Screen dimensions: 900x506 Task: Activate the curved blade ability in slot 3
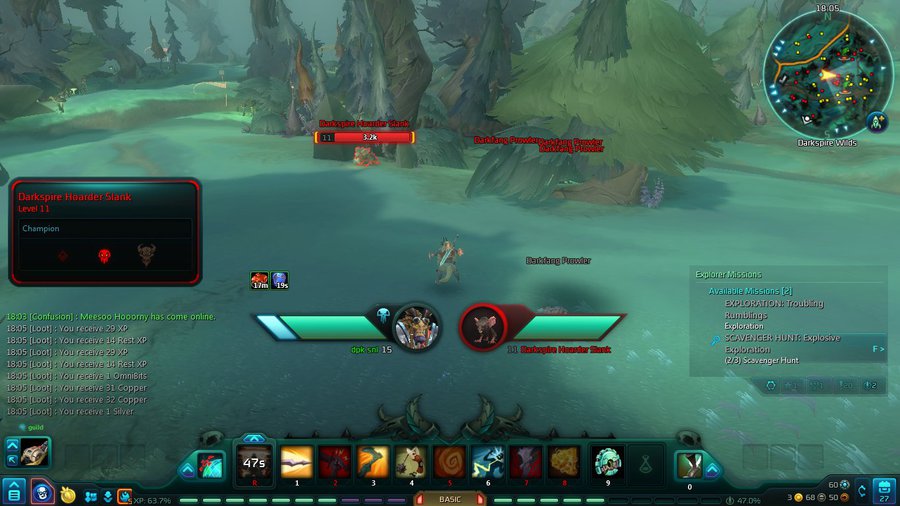(x=372, y=462)
